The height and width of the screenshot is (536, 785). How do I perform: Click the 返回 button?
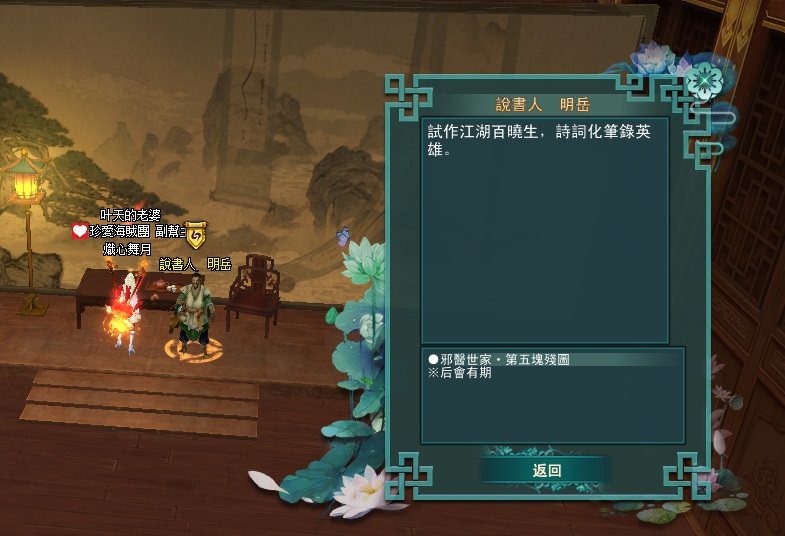(x=546, y=470)
